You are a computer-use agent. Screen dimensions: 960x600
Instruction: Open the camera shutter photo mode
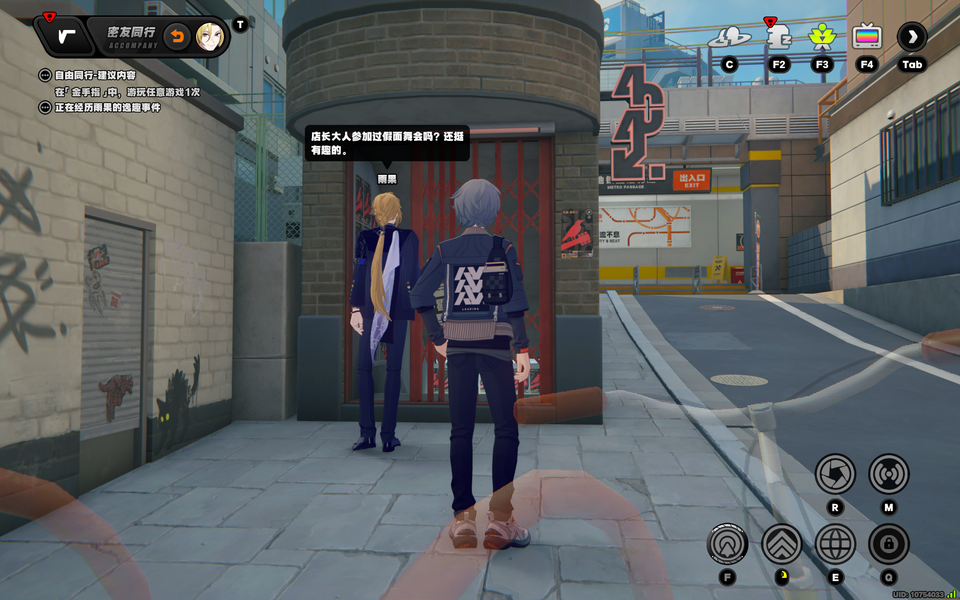[x=835, y=474]
